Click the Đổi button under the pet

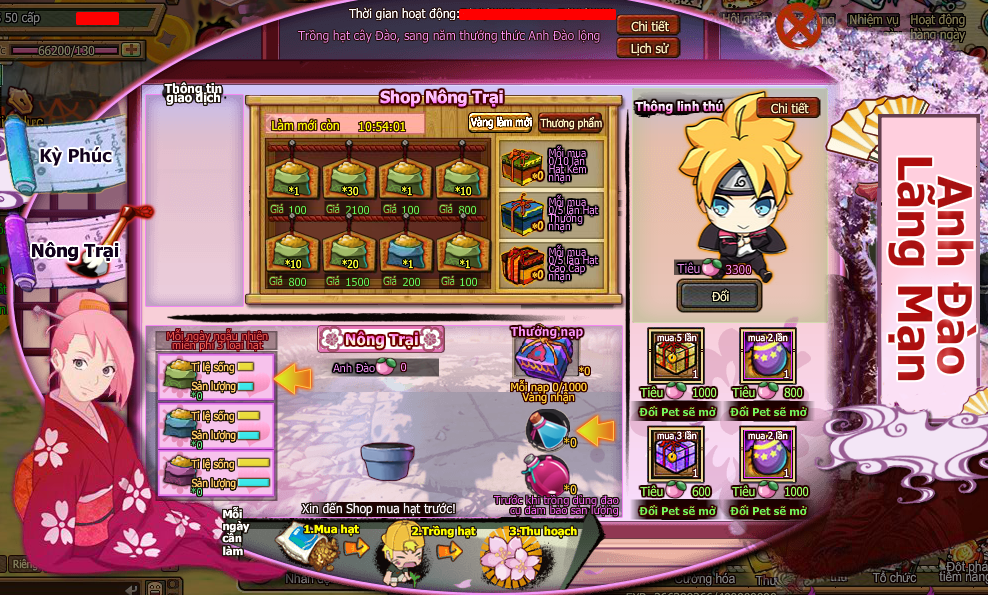[x=719, y=296]
